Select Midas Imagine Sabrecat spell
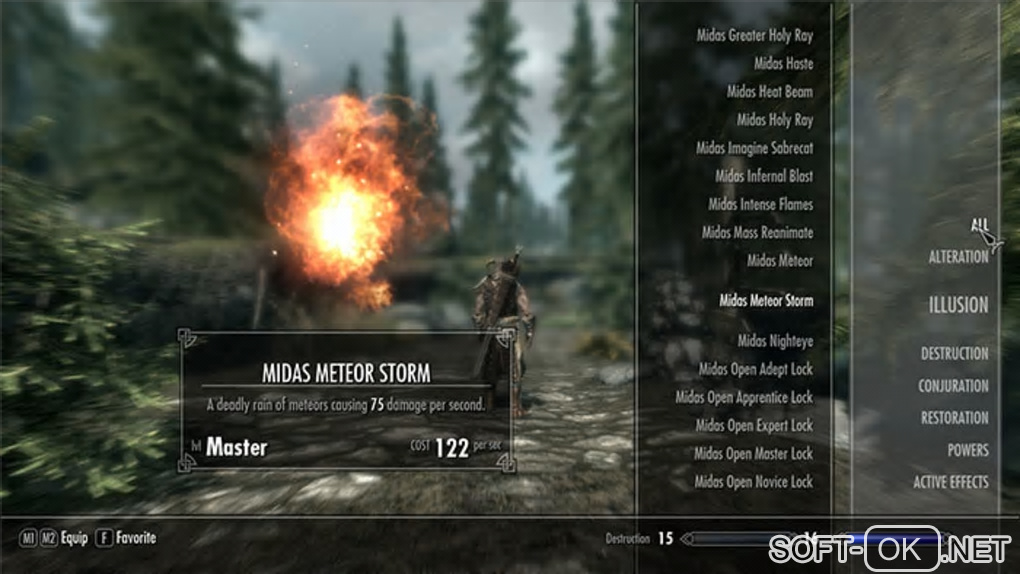The image size is (1020, 574). tap(755, 148)
